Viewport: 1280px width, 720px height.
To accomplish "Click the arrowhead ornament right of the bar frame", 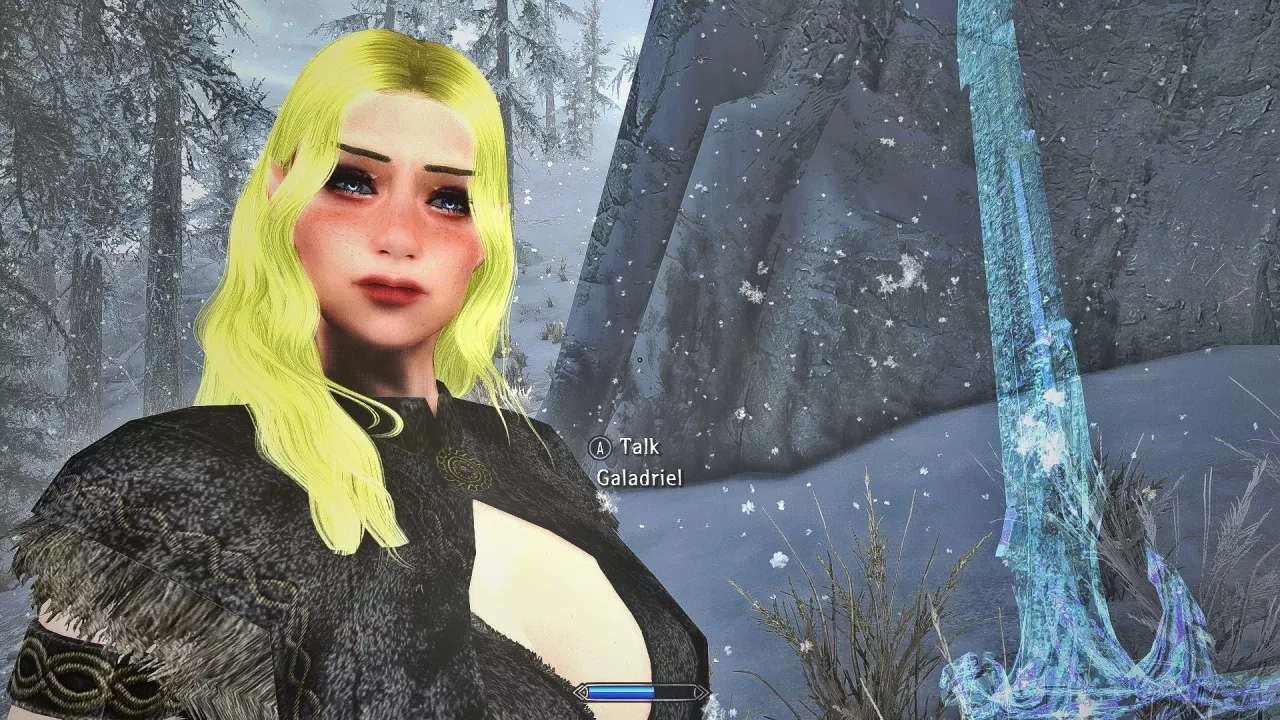I will point(703,691).
